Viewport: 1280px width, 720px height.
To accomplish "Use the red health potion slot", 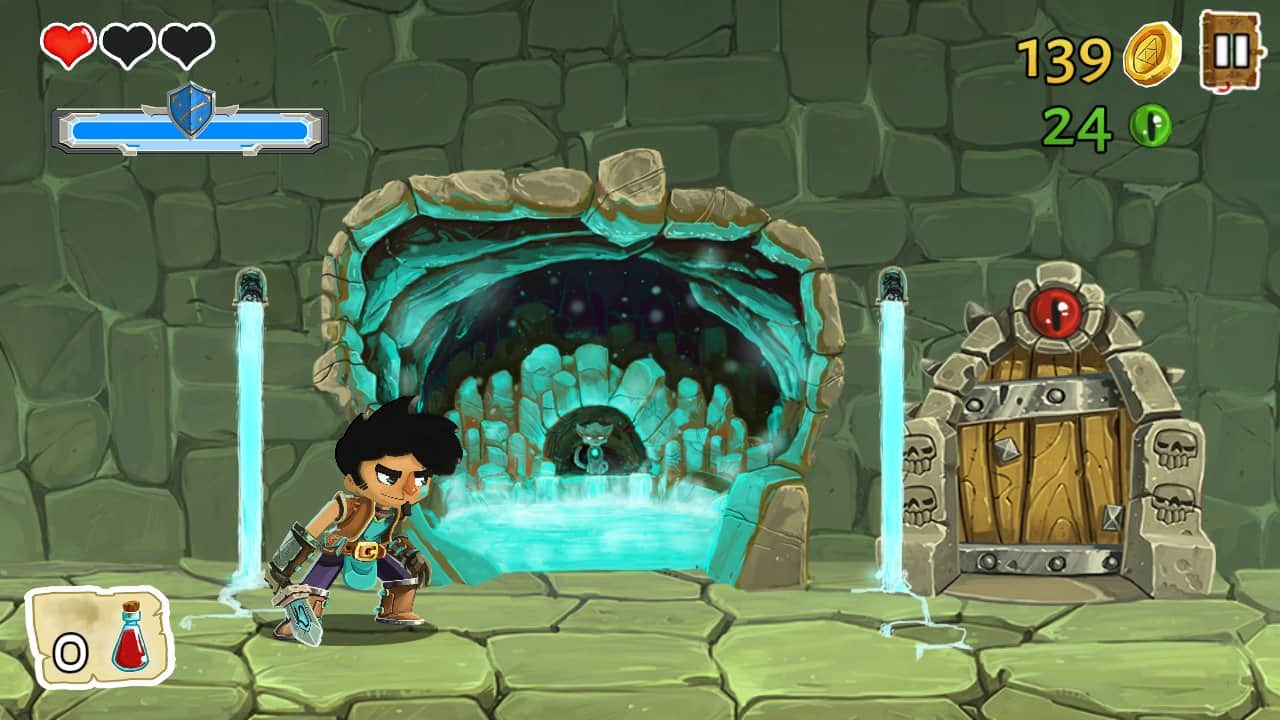I will (x=100, y=637).
